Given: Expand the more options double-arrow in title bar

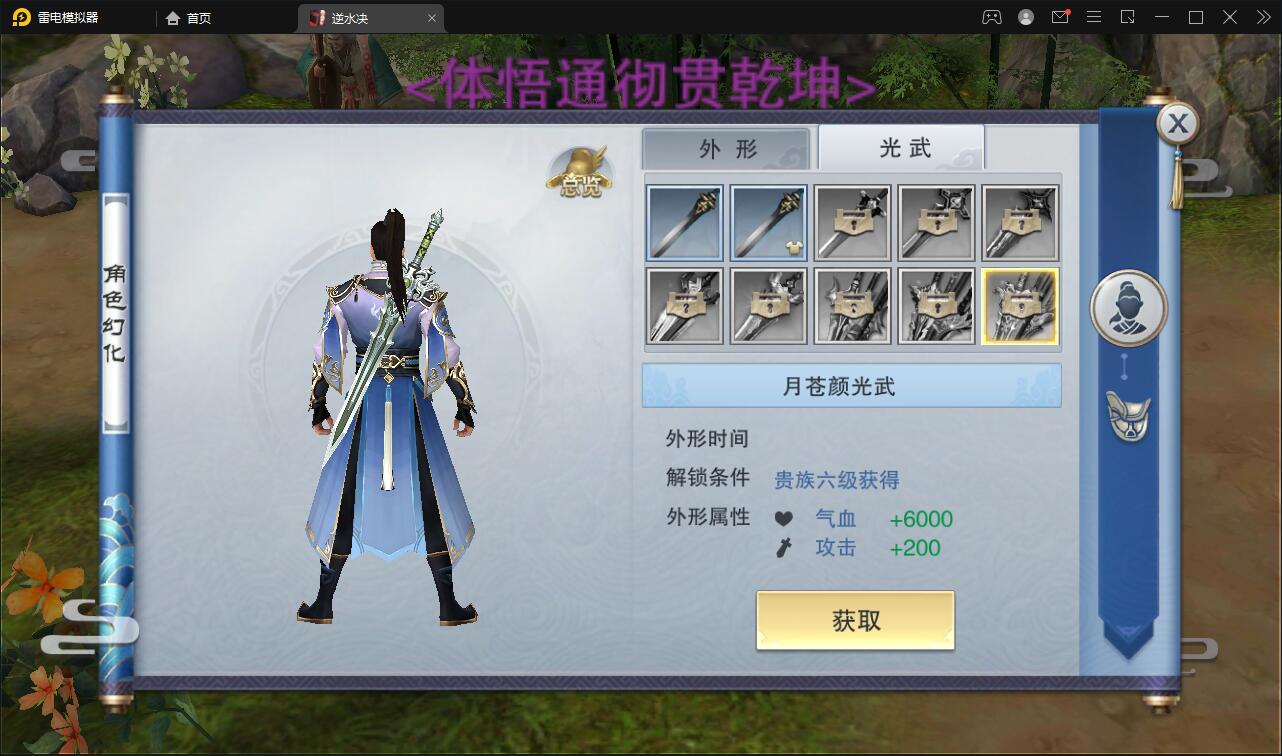Looking at the screenshot, I should click(1262, 17).
